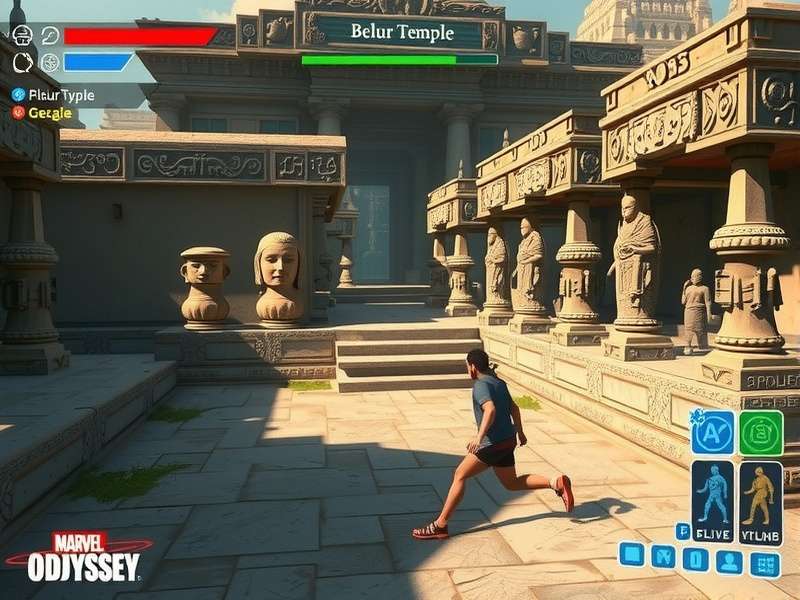This screenshot has width=800, height=600.
Task: Click the helmet portrait icon
Action: [x=22, y=36]
